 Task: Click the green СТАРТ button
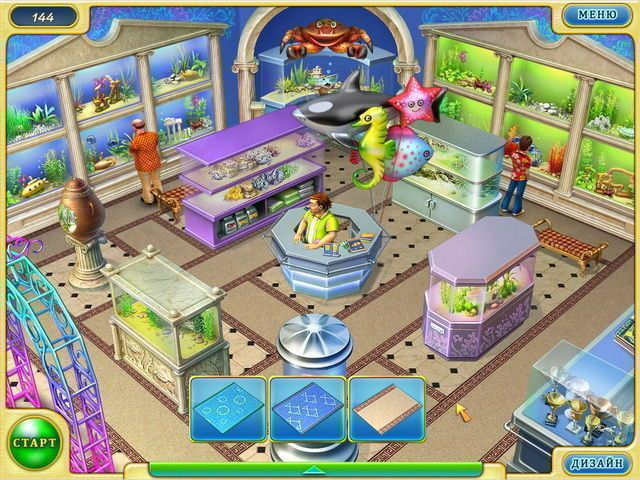click(33, 440)
